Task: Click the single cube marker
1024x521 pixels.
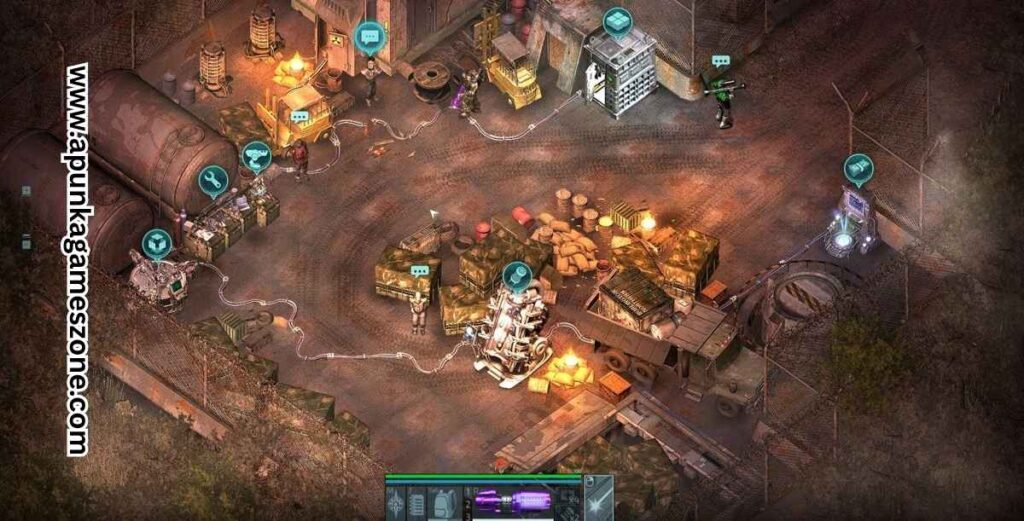Action: pos(157,243)
